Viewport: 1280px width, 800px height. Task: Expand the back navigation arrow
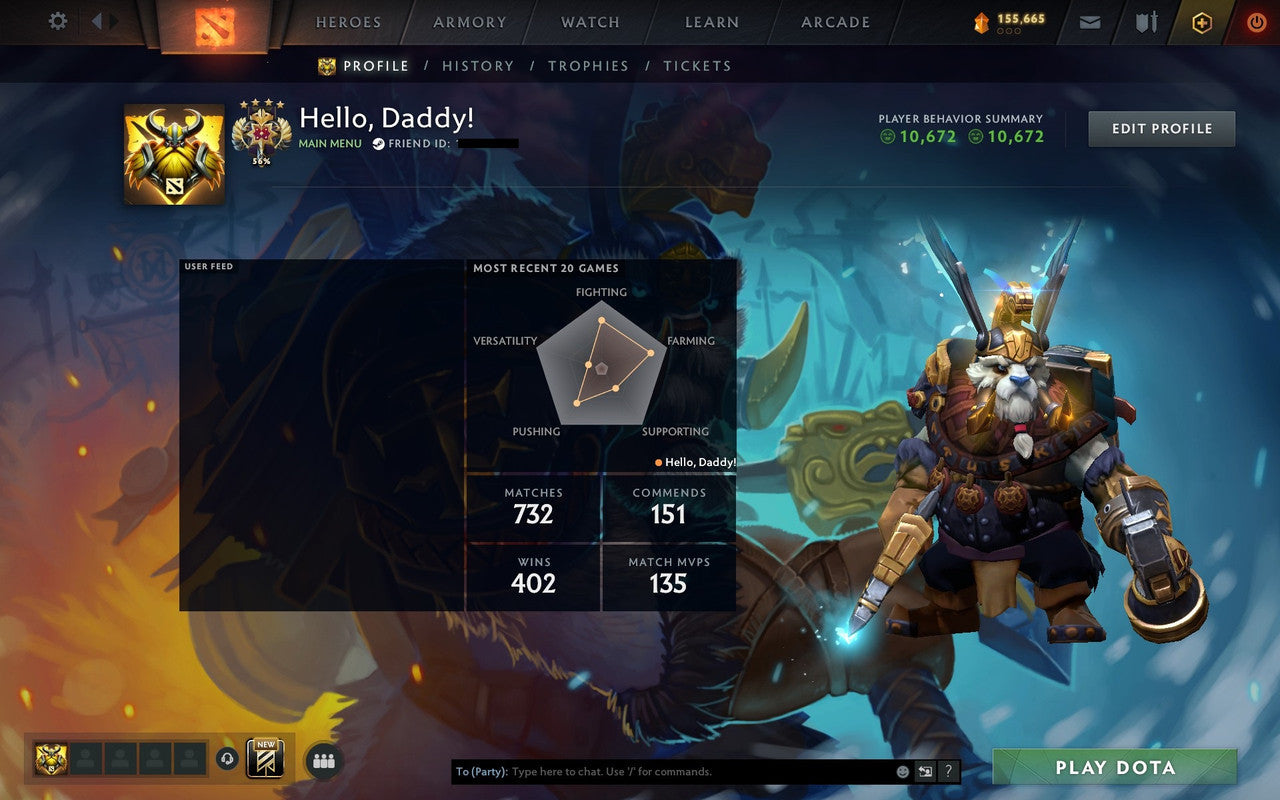tap(97, 19)
